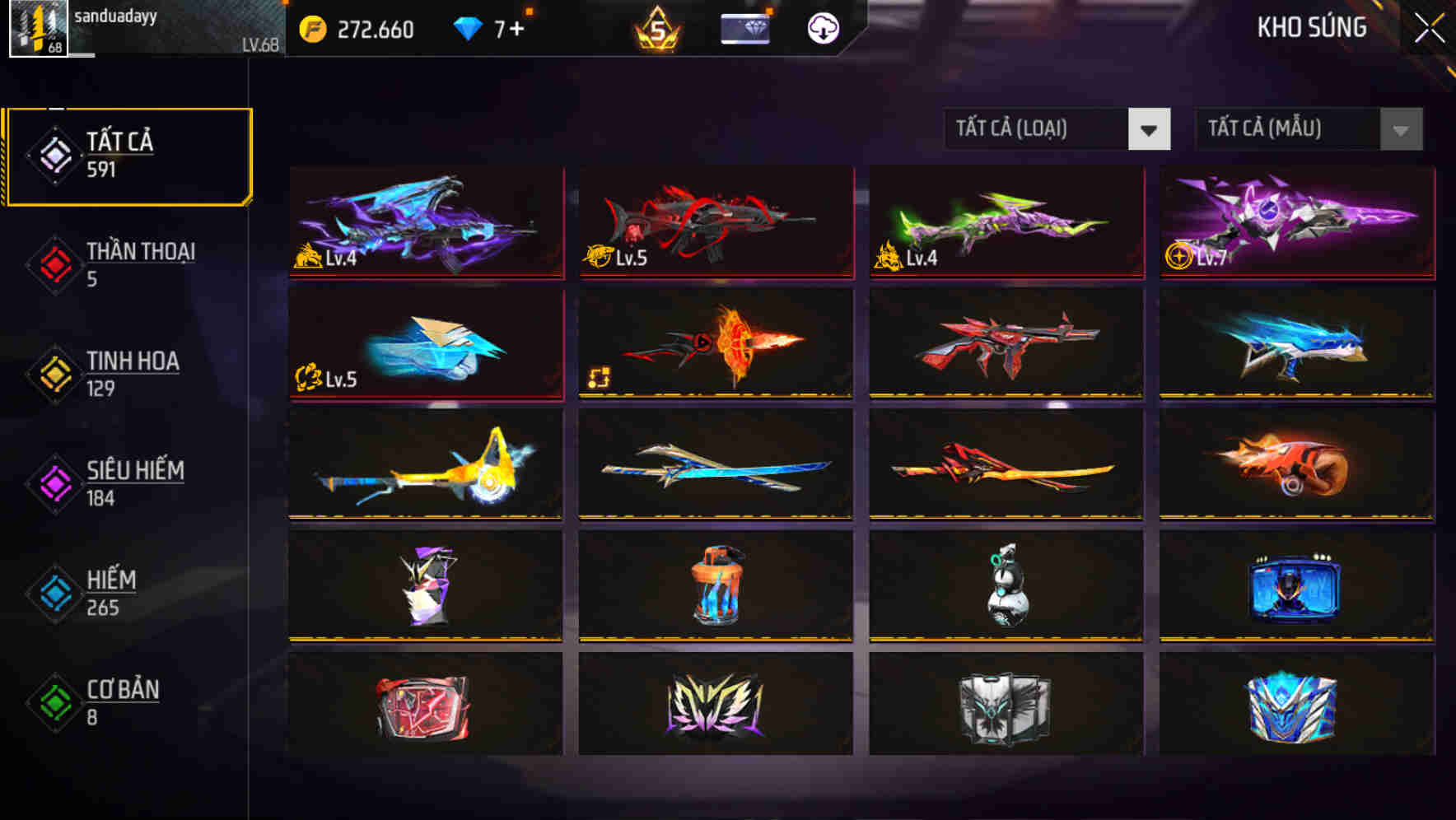1456x820 pixels.
Task: Click the KHO SÚNG title label
Action: click(x=1312, y=27)
